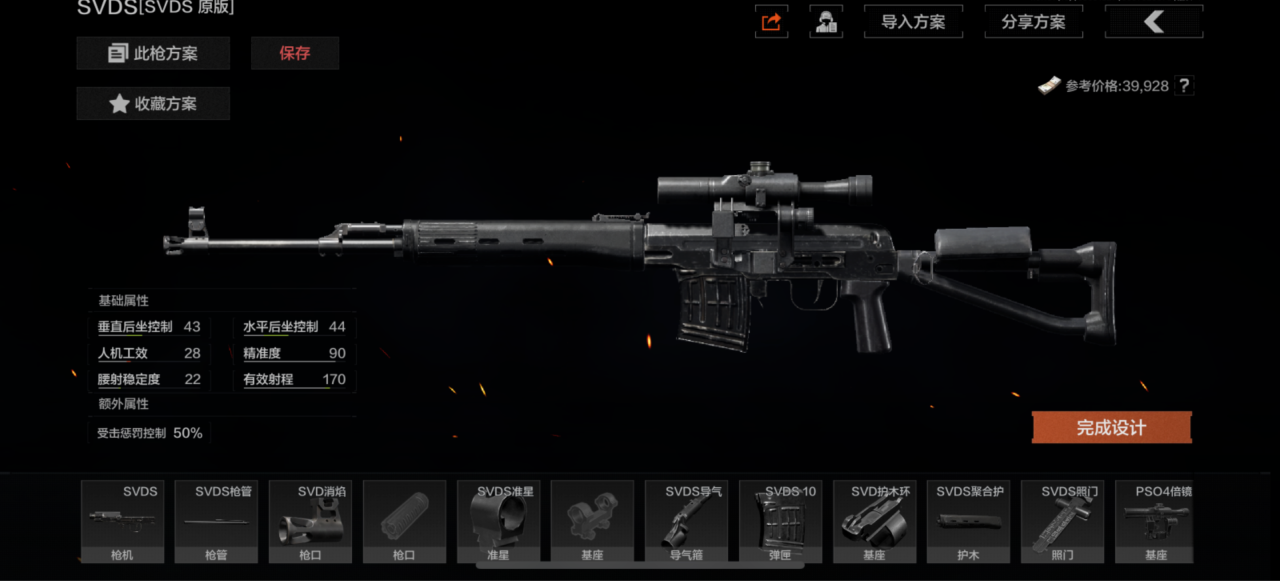Viewport: 1280px width, 583px height.
Task: Select the SVDS照门 rear sight slot
Action: 1062,521
